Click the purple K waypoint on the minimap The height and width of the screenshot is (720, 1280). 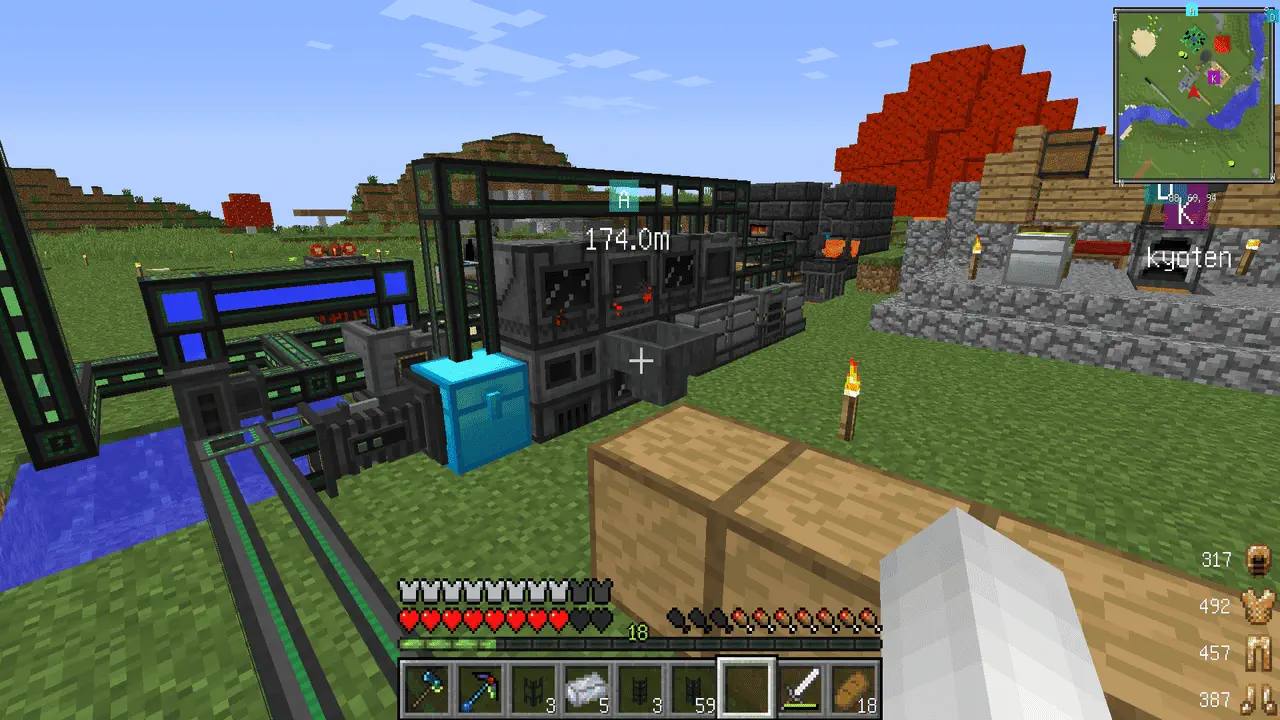coord(1215,77)
